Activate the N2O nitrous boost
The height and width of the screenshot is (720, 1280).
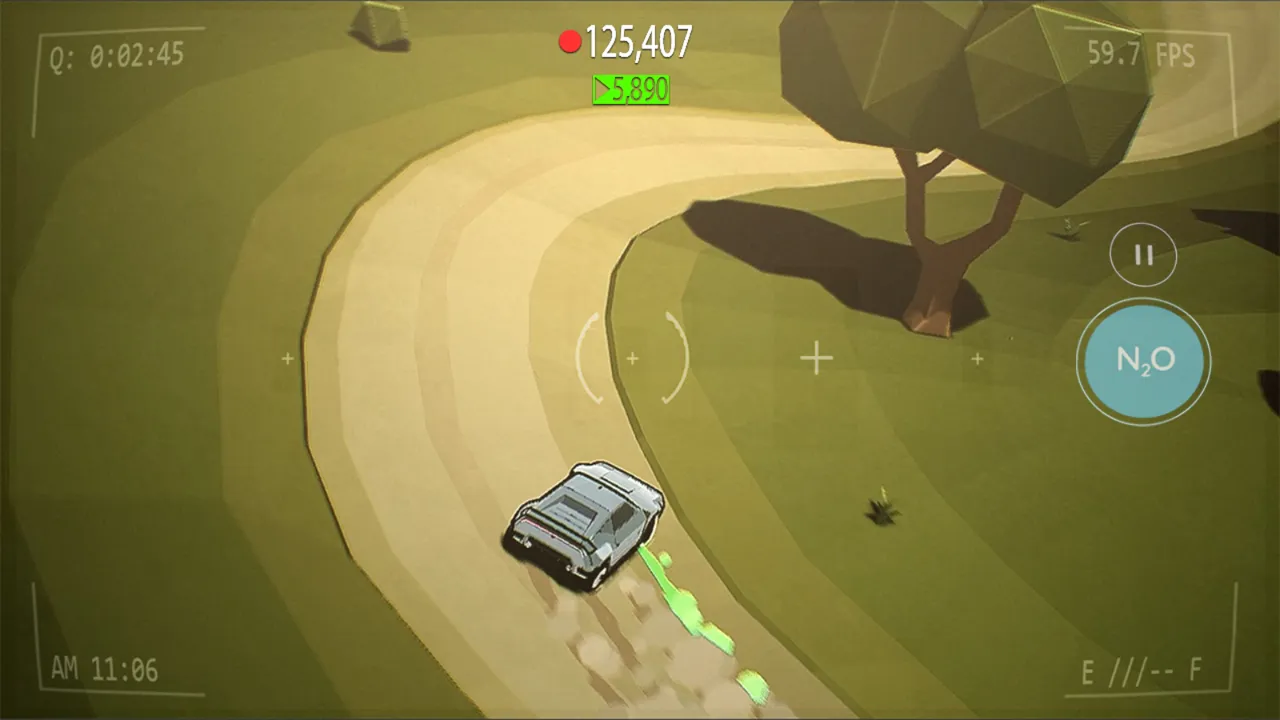1143,361
